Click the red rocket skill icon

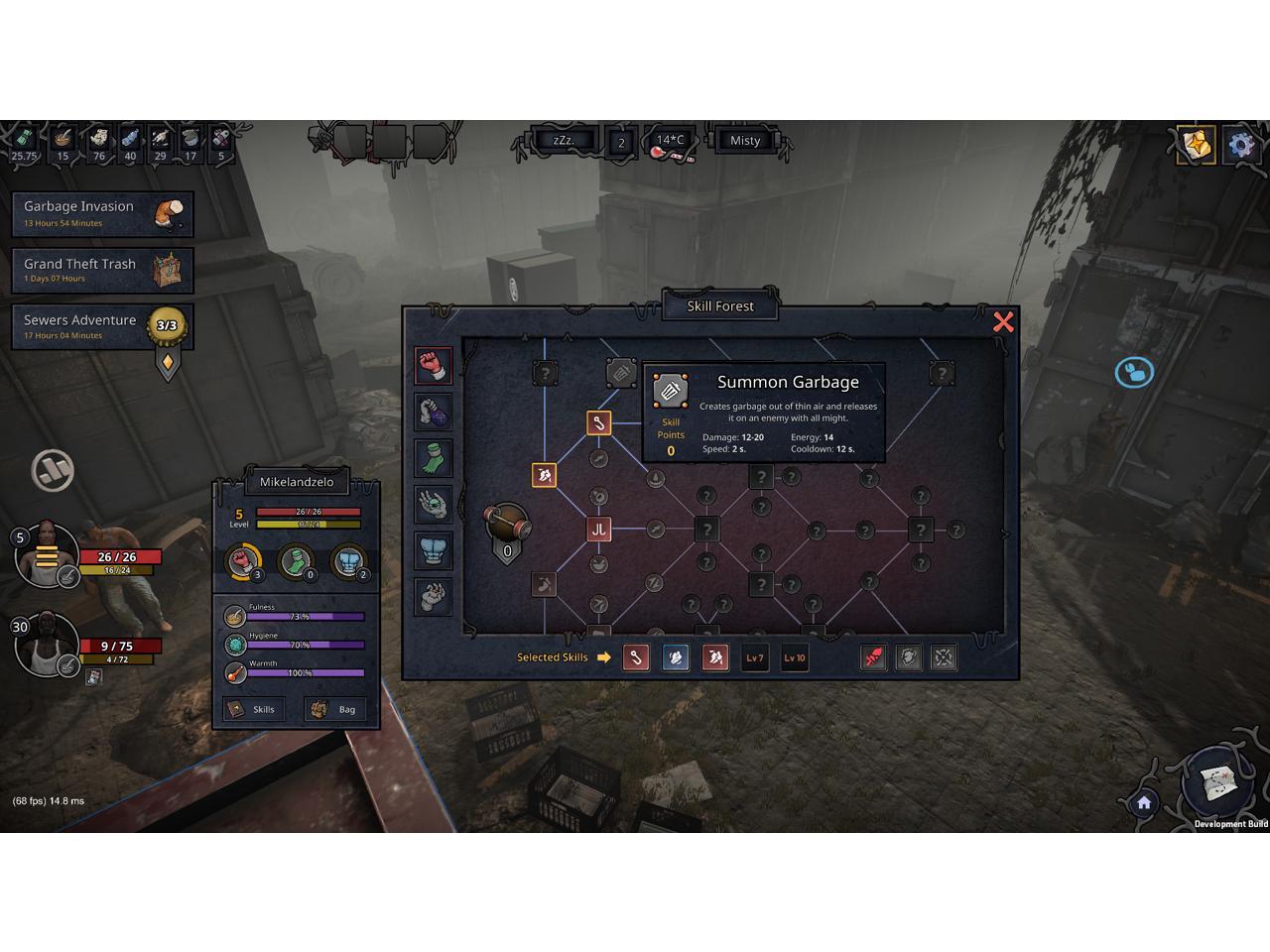pos(872,657)
